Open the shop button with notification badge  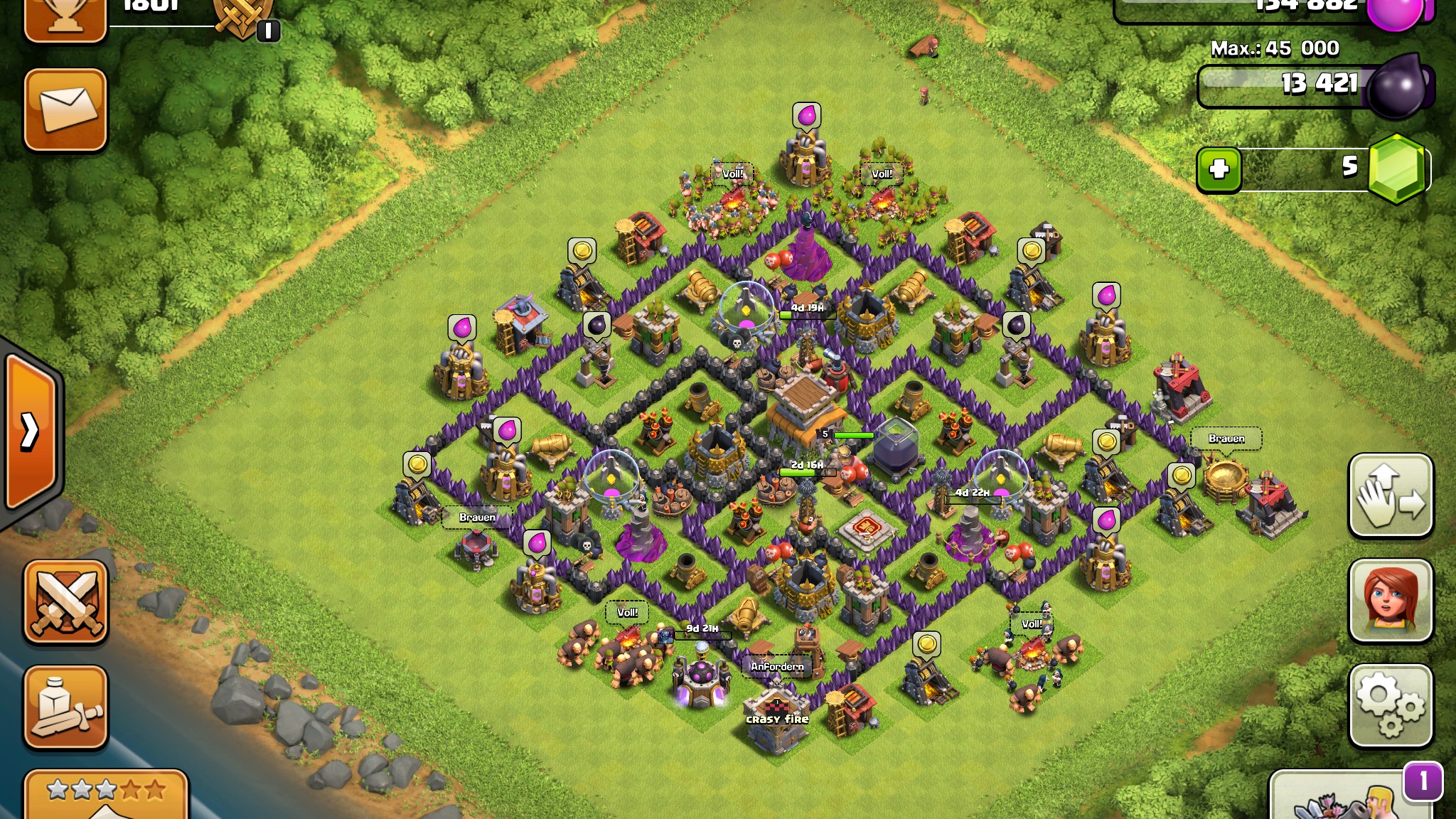(x=1351, y=796)
